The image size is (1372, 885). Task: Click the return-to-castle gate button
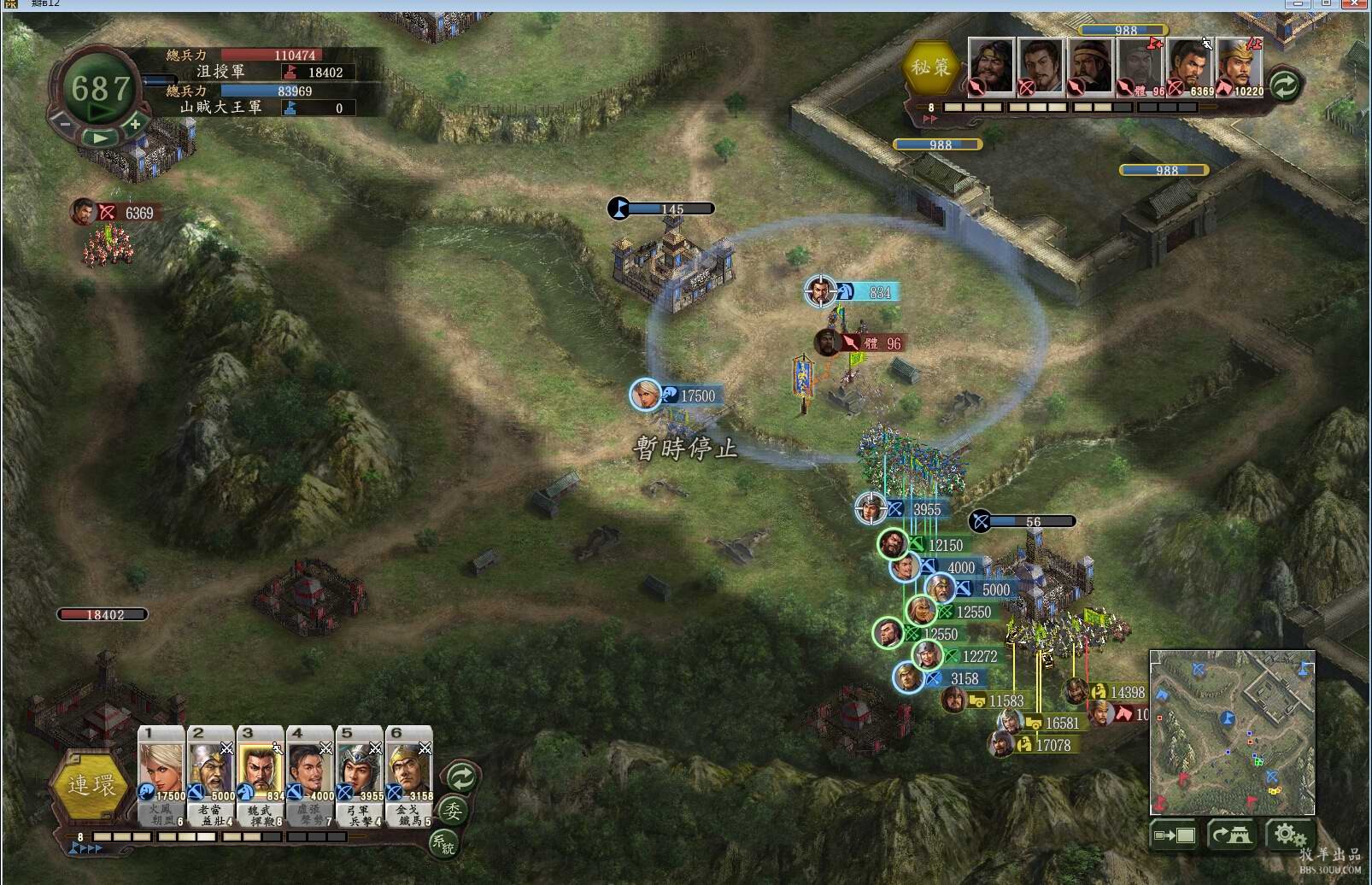(x=1231, y=835)
